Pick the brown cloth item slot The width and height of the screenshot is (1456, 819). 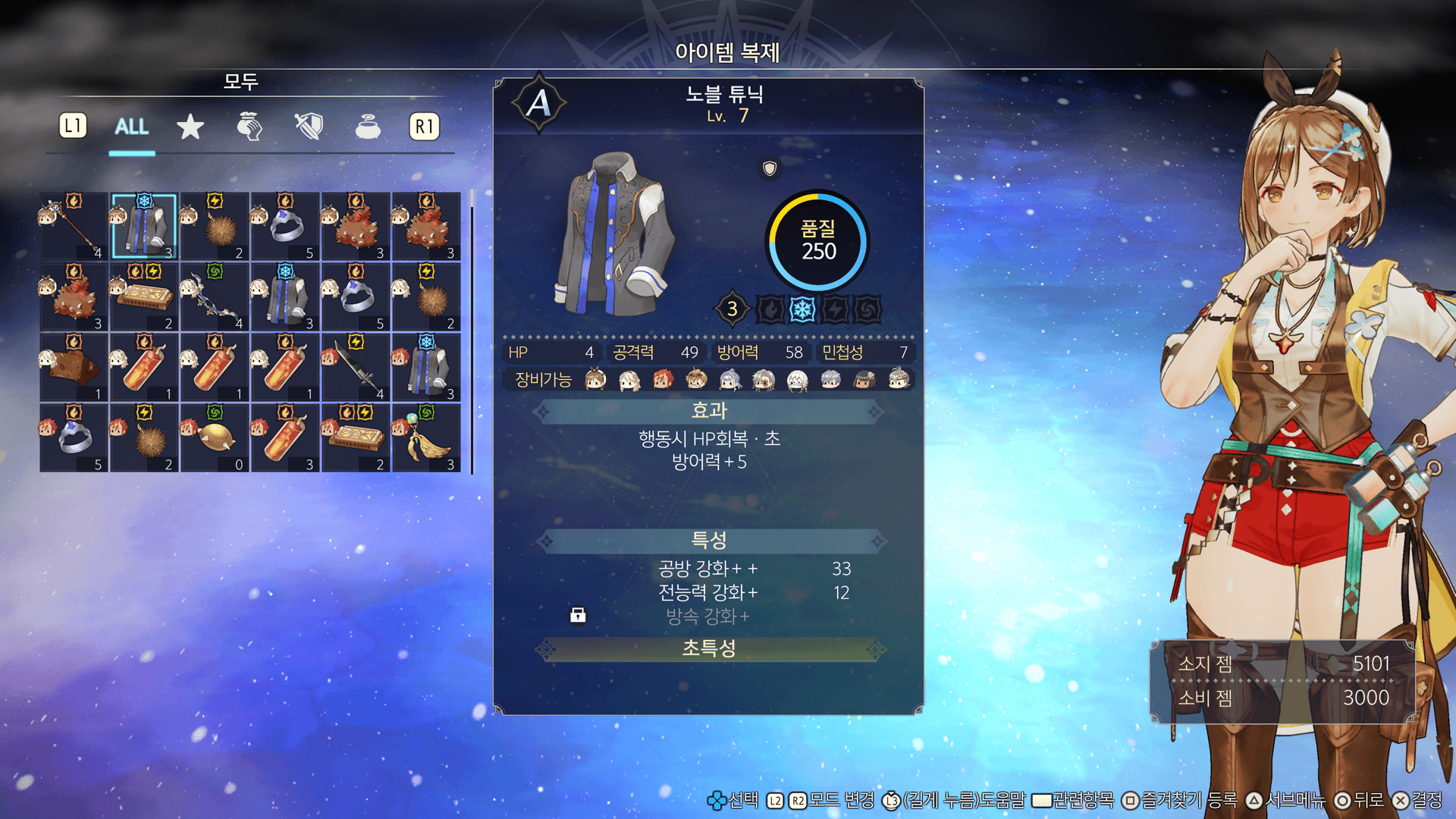click(74, 367)
